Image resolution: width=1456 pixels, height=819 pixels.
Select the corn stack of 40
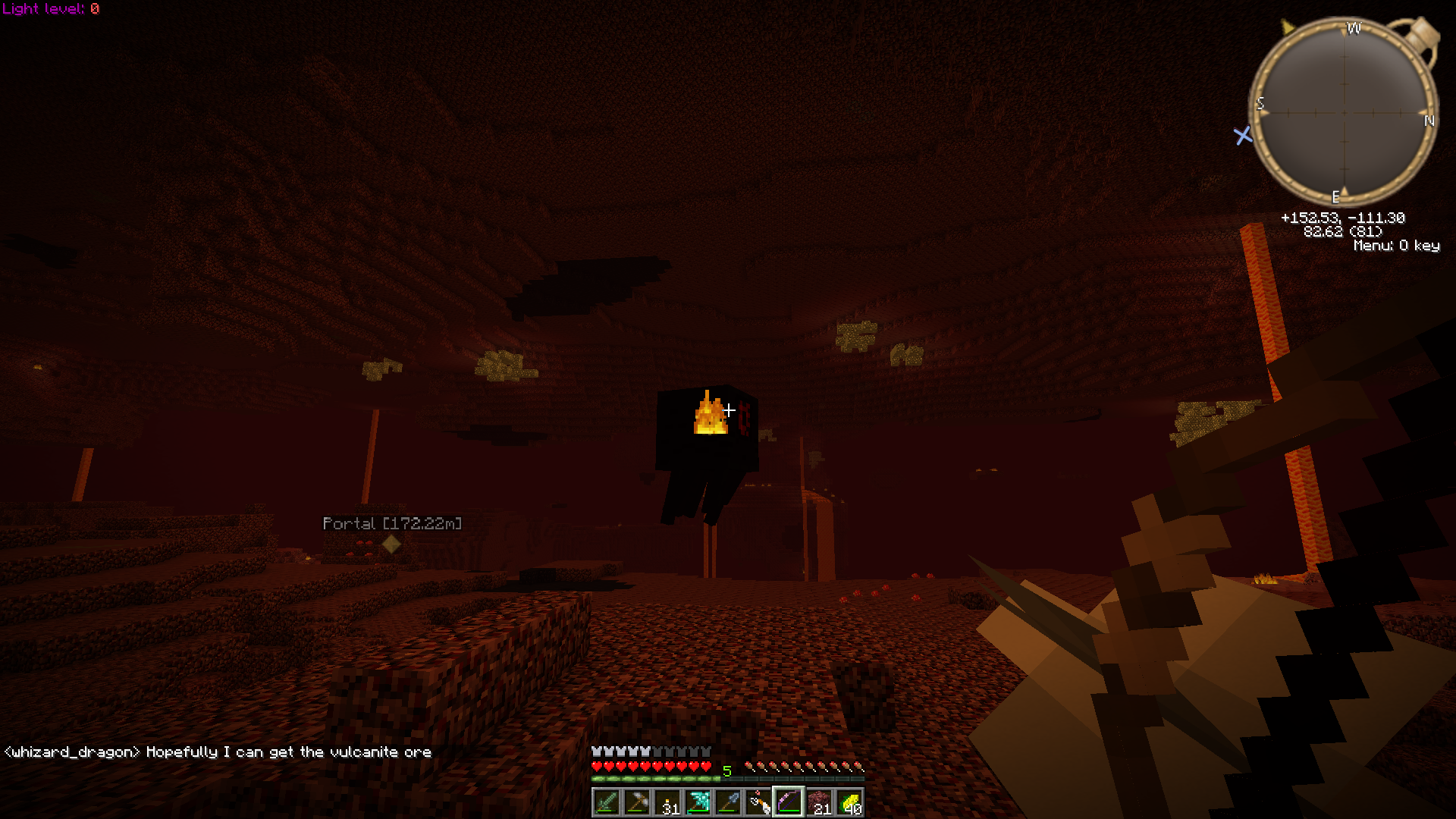pyautogui.click(x=849, y=802)
